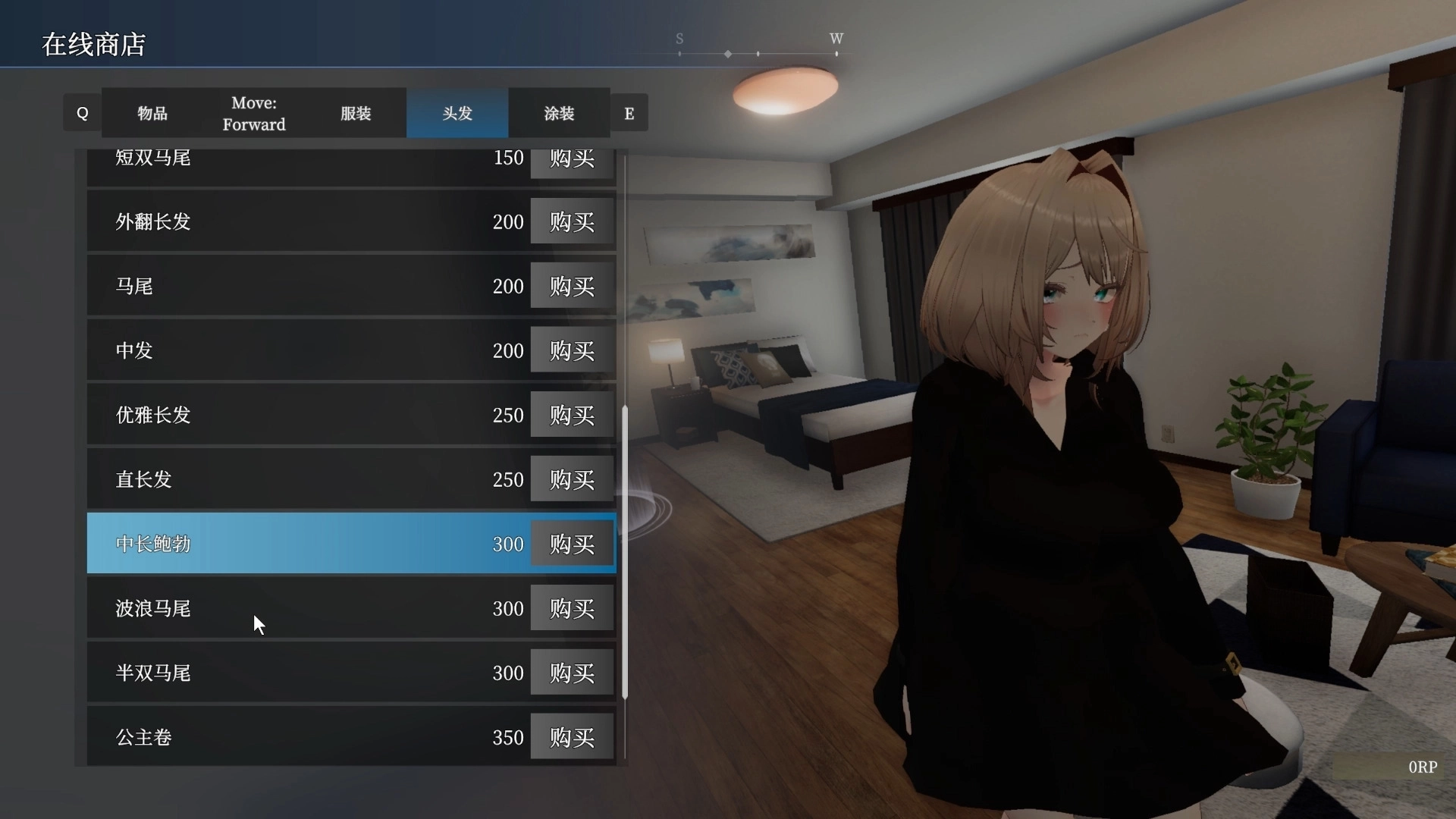Buy the 优雅长发 hairstyle for 250
Screen dimensions: 1456x819
(x=571, y=414)
